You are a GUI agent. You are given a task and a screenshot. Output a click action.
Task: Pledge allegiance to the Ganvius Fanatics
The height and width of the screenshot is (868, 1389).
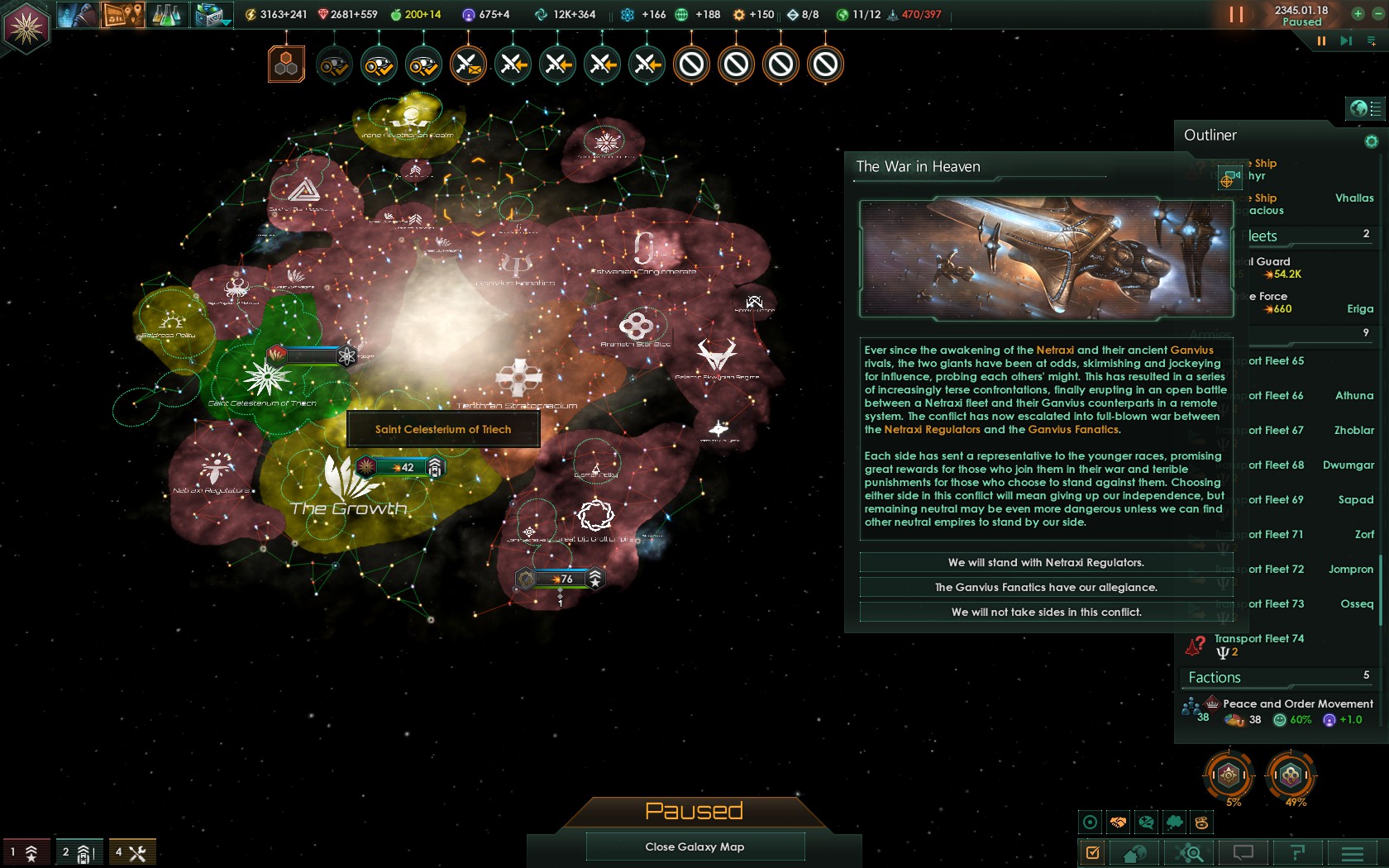point(1046,588)
